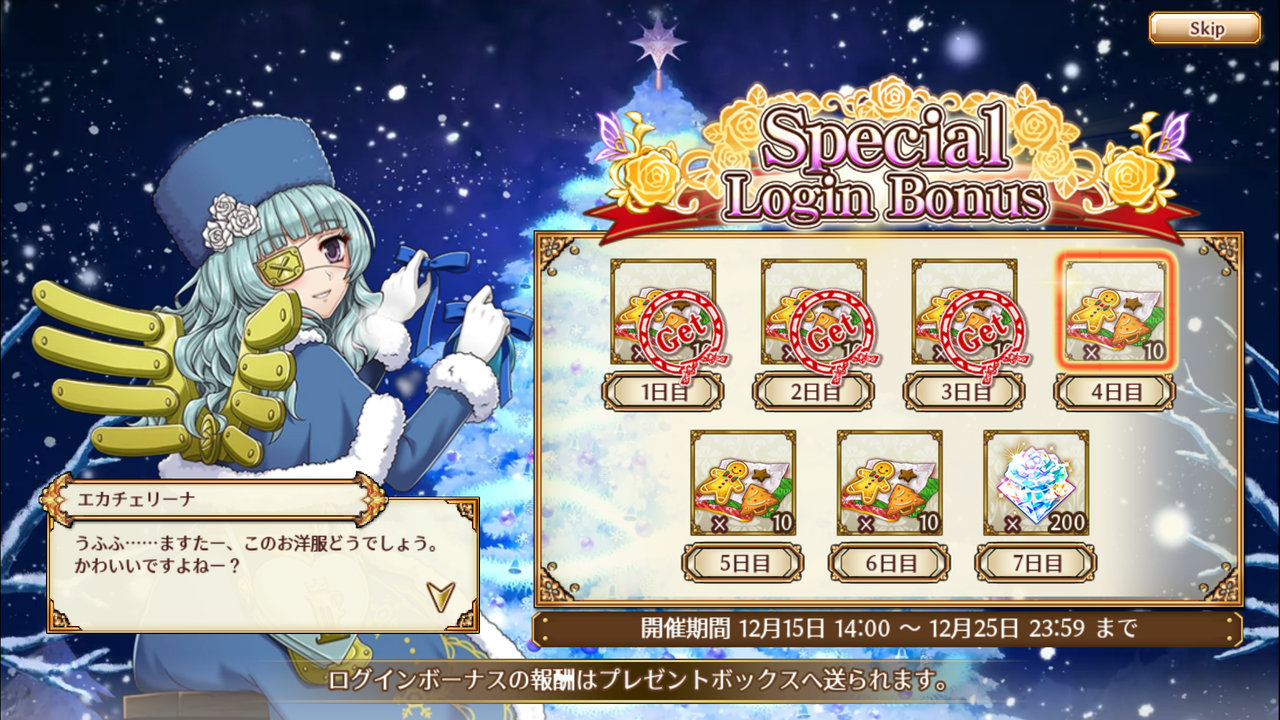Skip the login bonus scene
Viewport: 1280px width, 720px height.
1204,28
